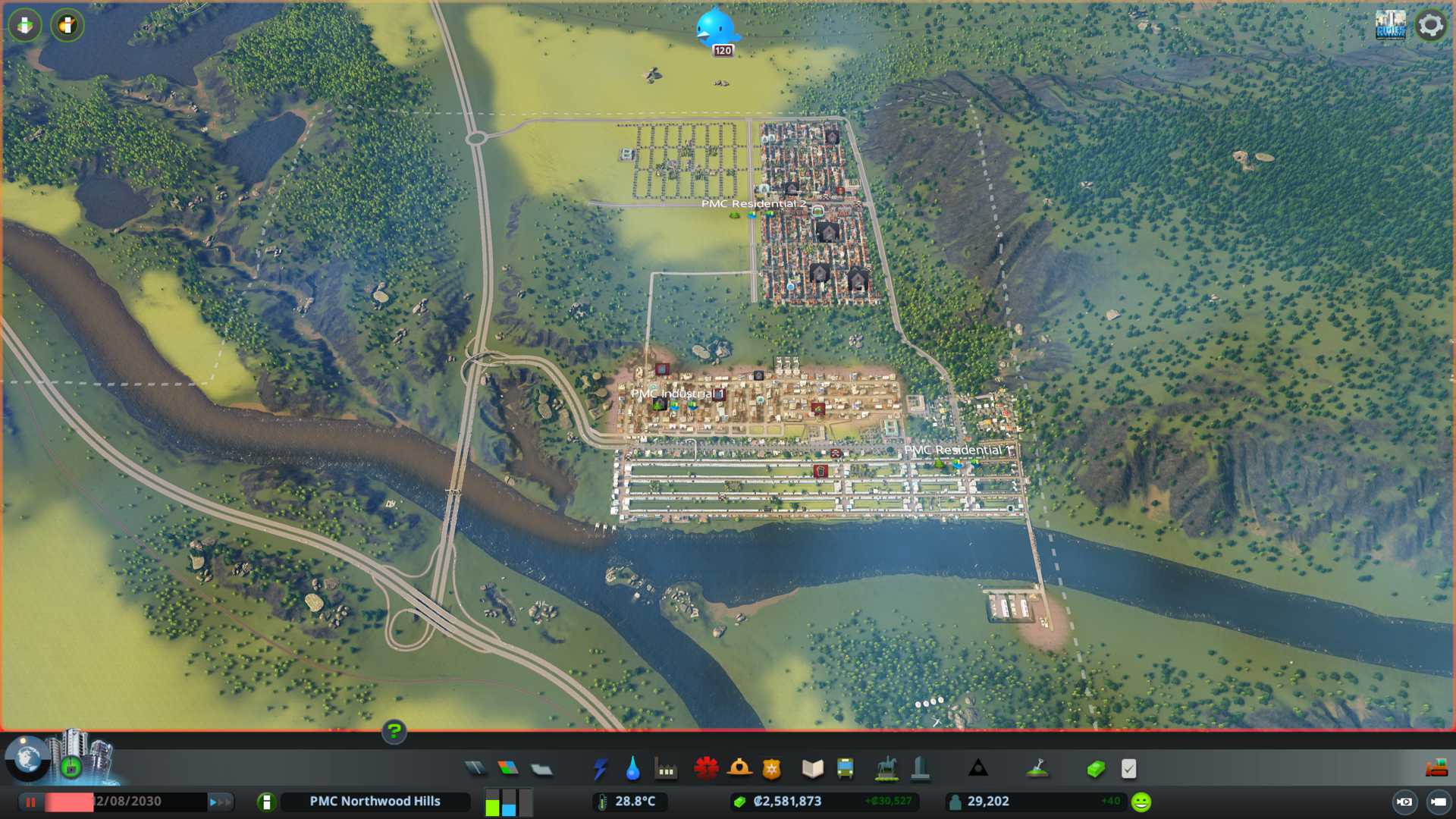Change simulation speed with blue arrows

219,802
